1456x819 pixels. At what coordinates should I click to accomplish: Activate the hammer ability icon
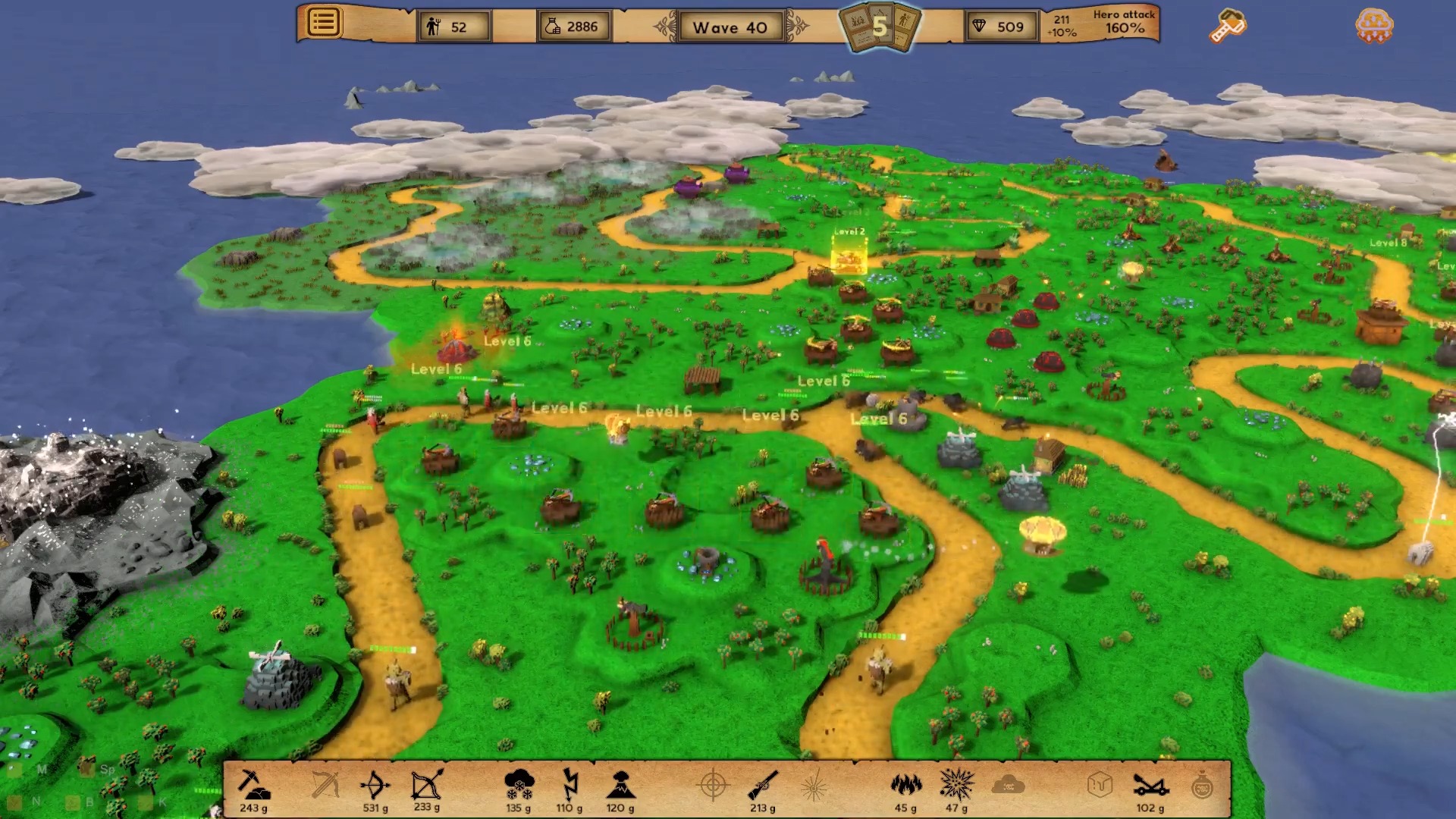coord(1226,26)
